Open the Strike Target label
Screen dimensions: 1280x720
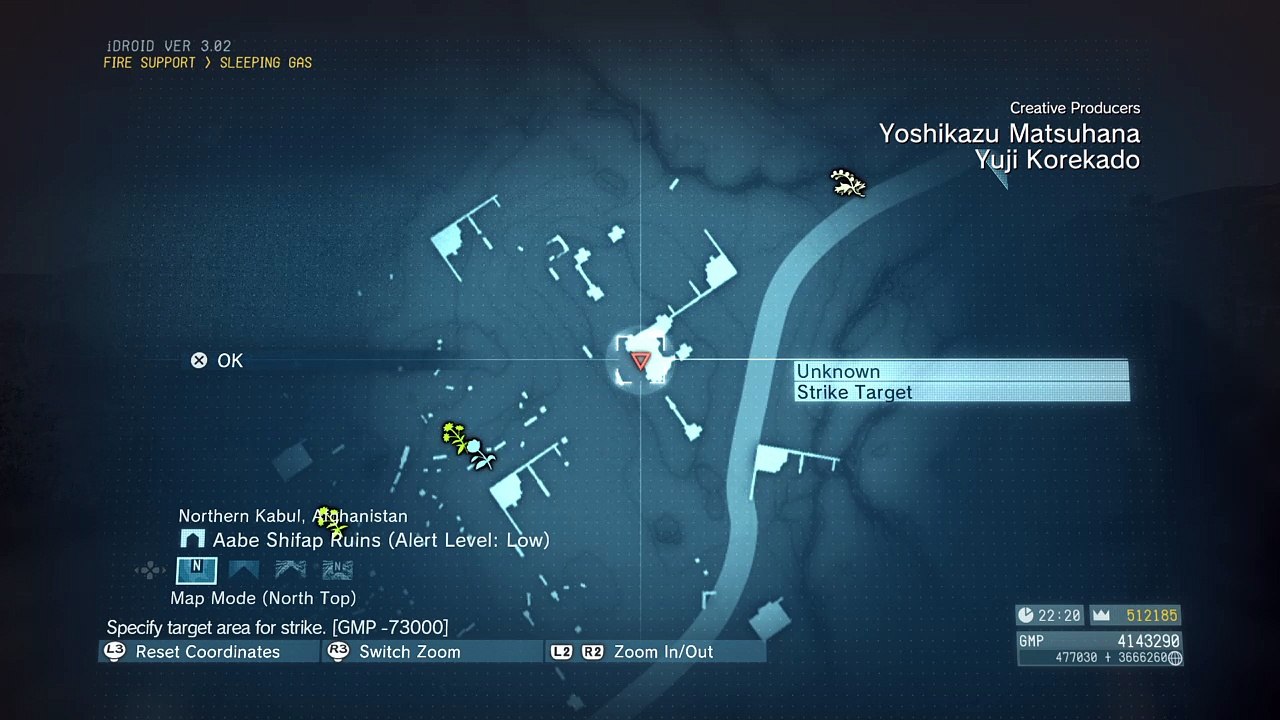(x=854, y=392)
